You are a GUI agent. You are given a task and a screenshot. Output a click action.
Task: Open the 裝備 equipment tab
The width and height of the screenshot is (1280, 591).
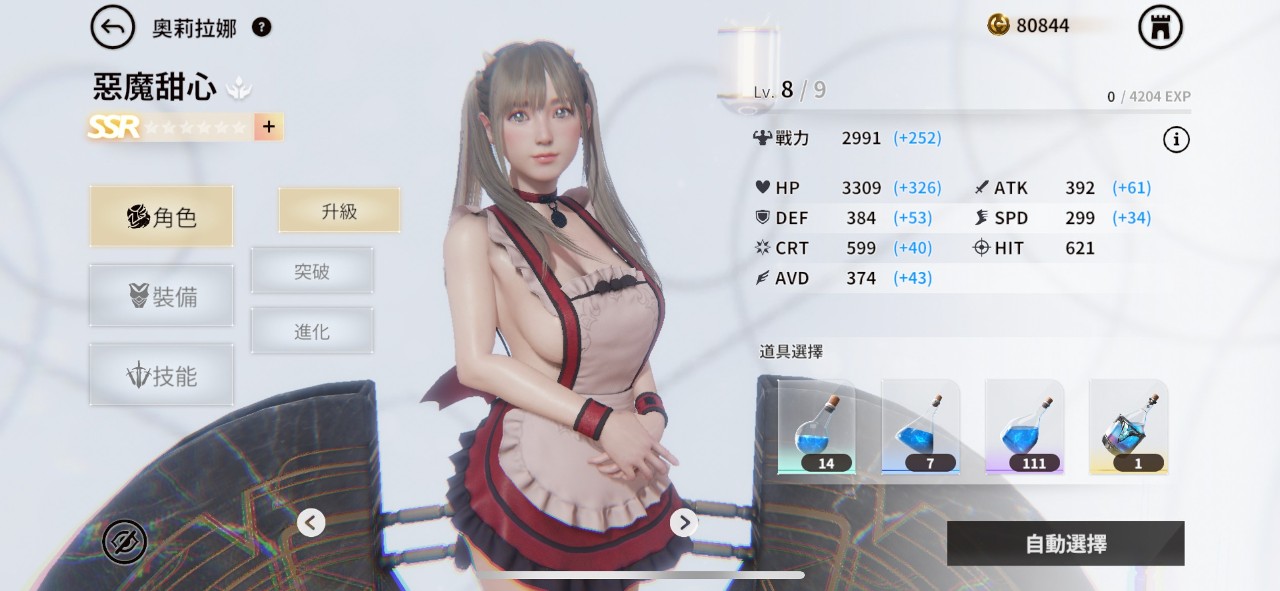pos(161,296)
